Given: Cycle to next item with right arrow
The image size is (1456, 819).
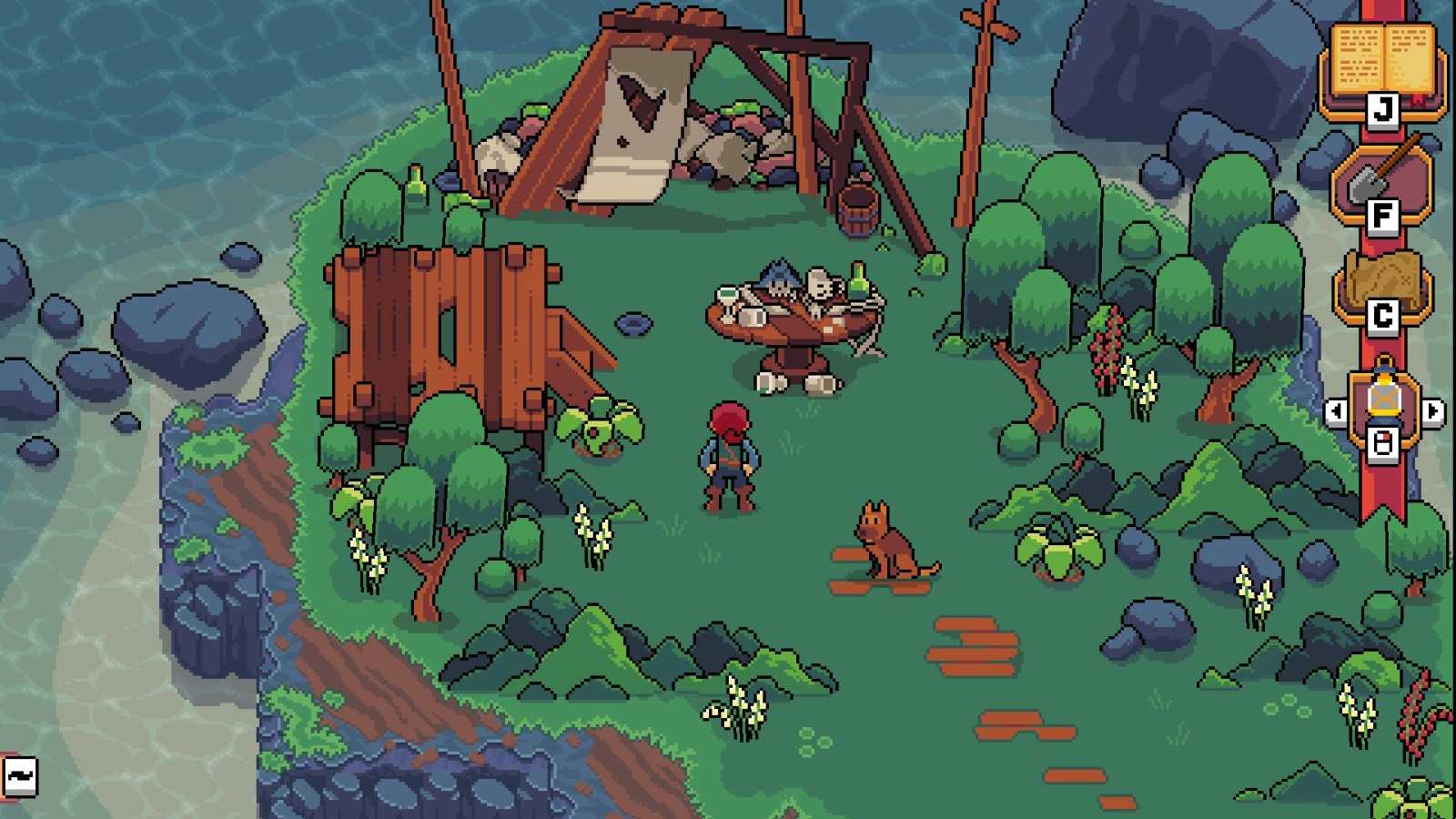Looking at the screenshot, I should click(1432, 412).
